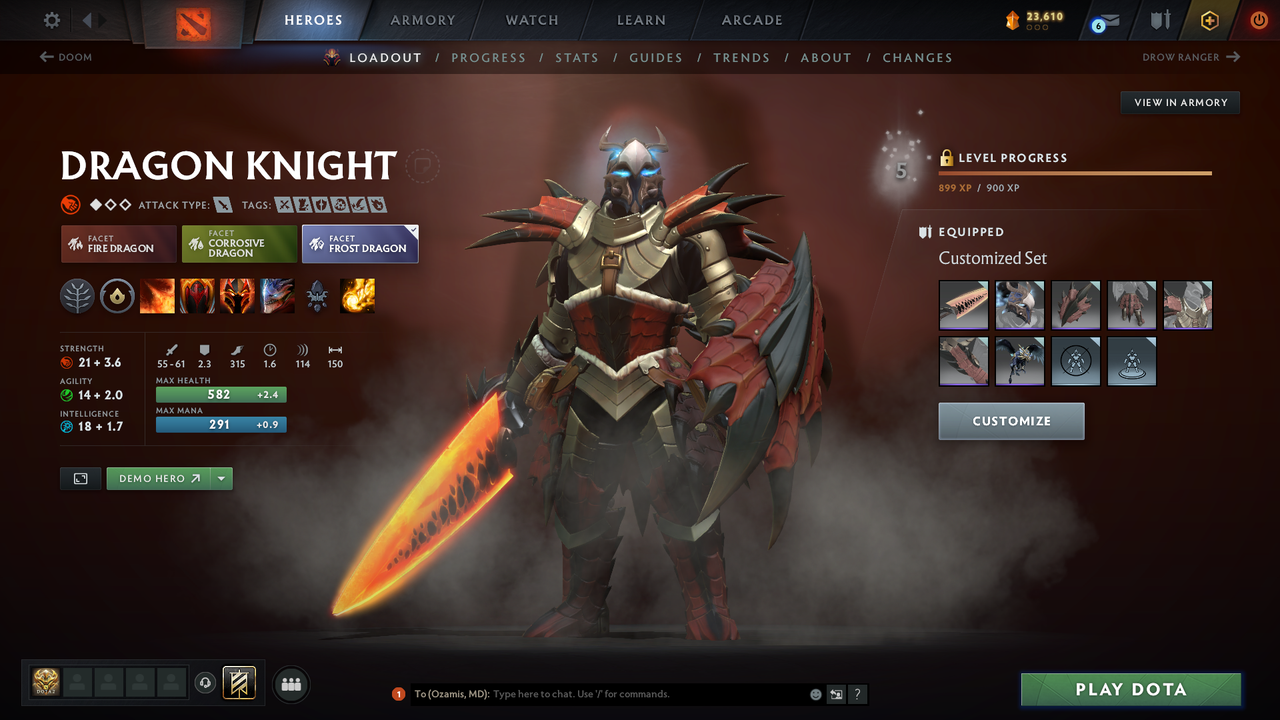The image size is (1280, 720).
Task: Open the TRENDS tab
Action: coord(742,57)
